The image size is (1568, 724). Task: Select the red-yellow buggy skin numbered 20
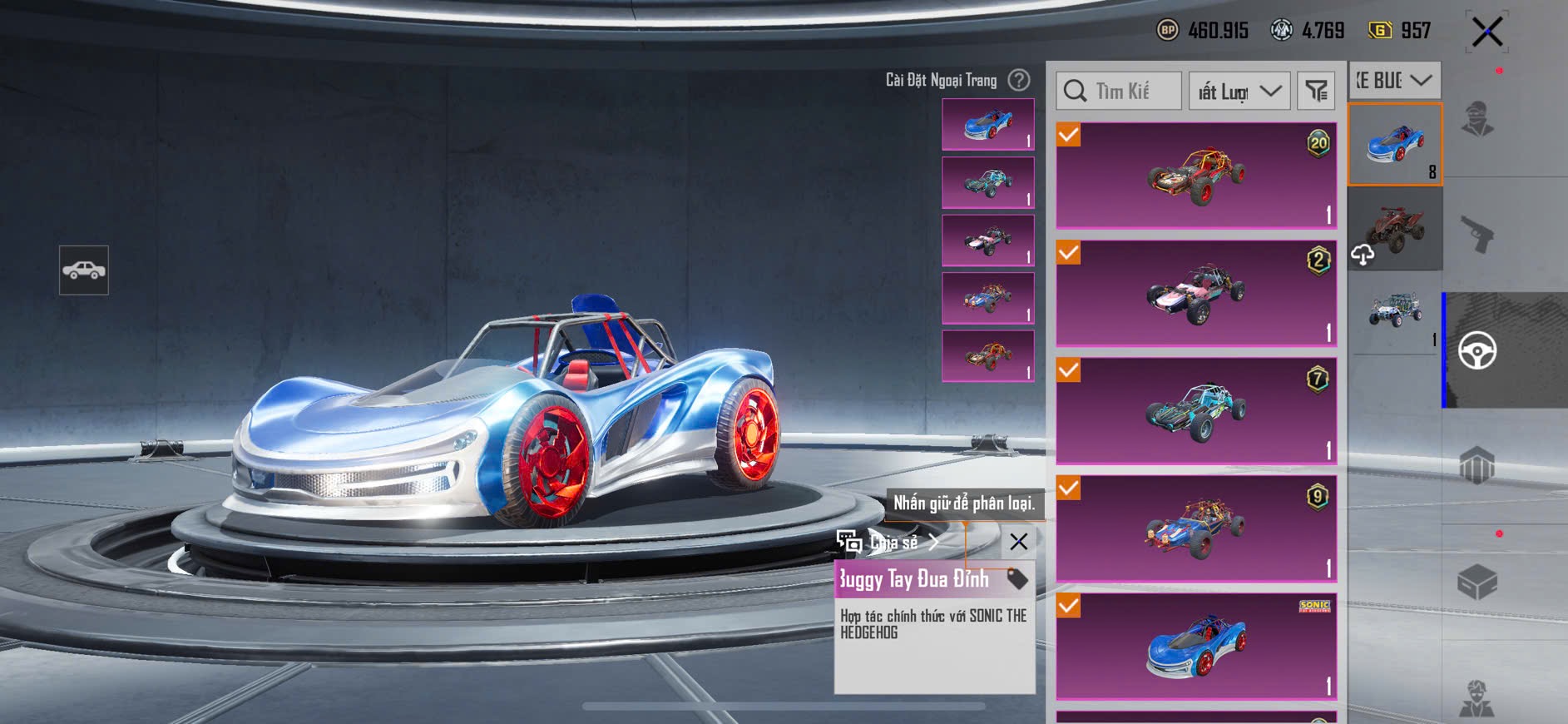click(1196, 176)
